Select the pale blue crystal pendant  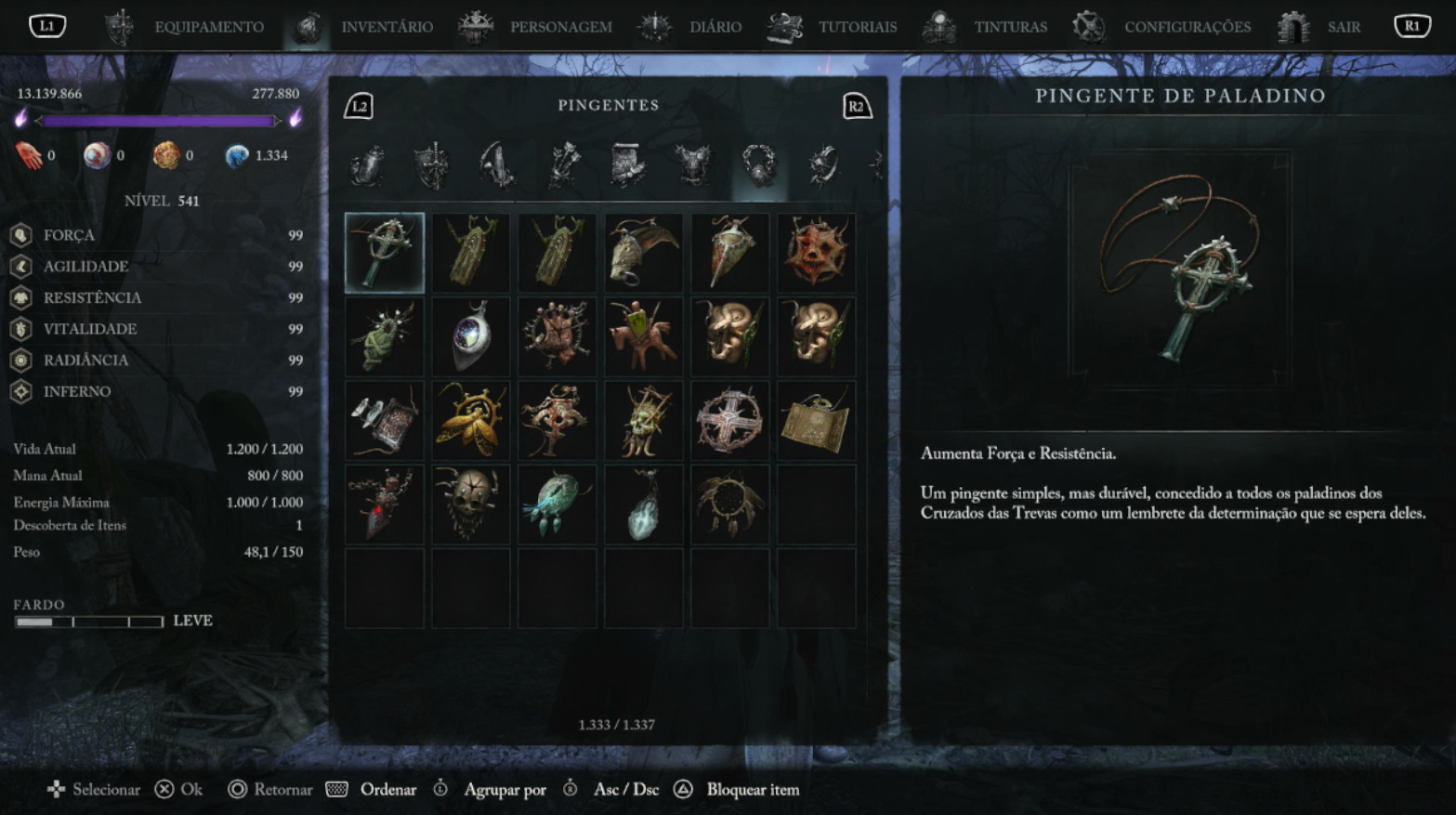[x=643, y=505]
